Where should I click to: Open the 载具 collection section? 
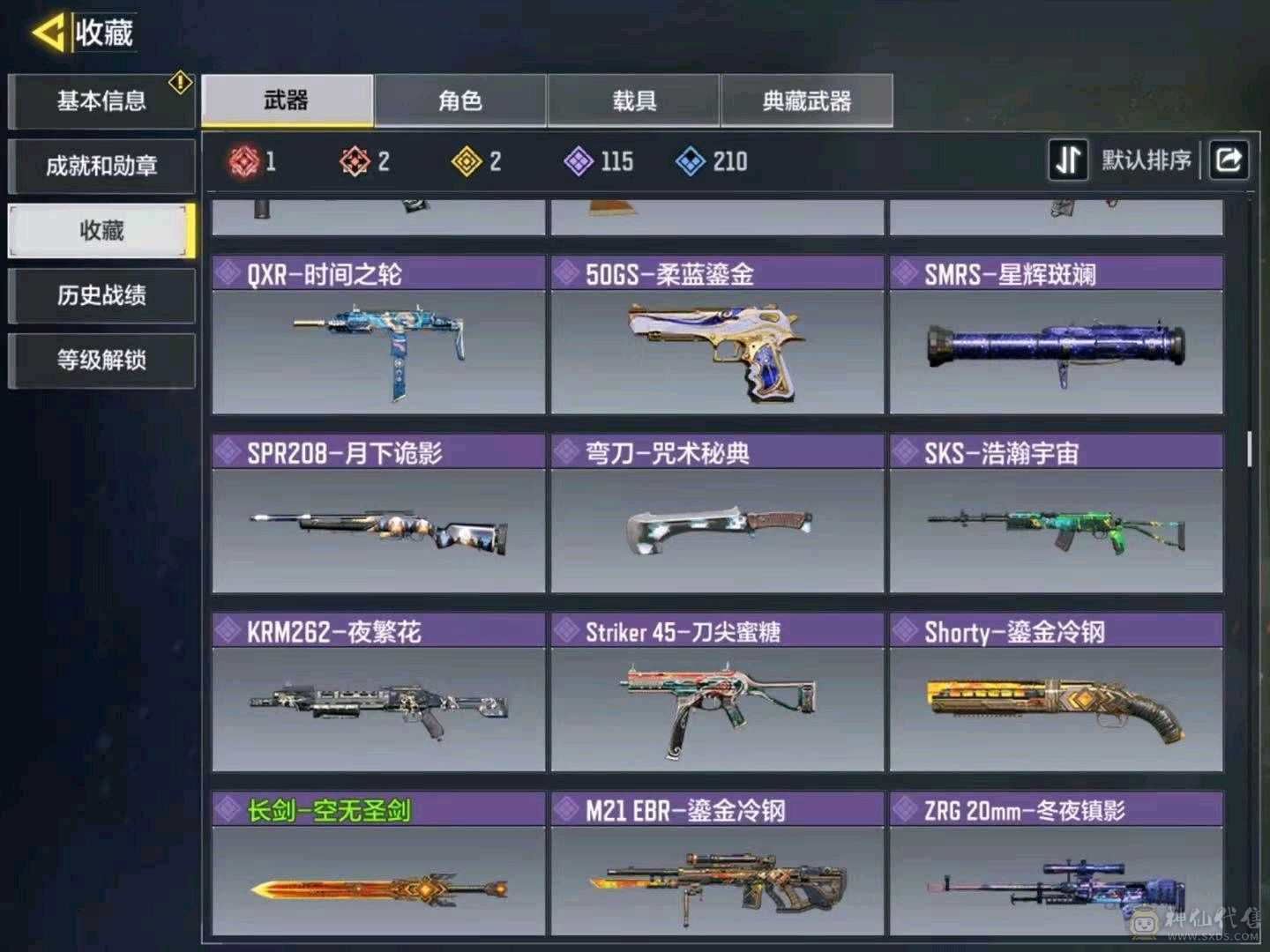point(633,101)
